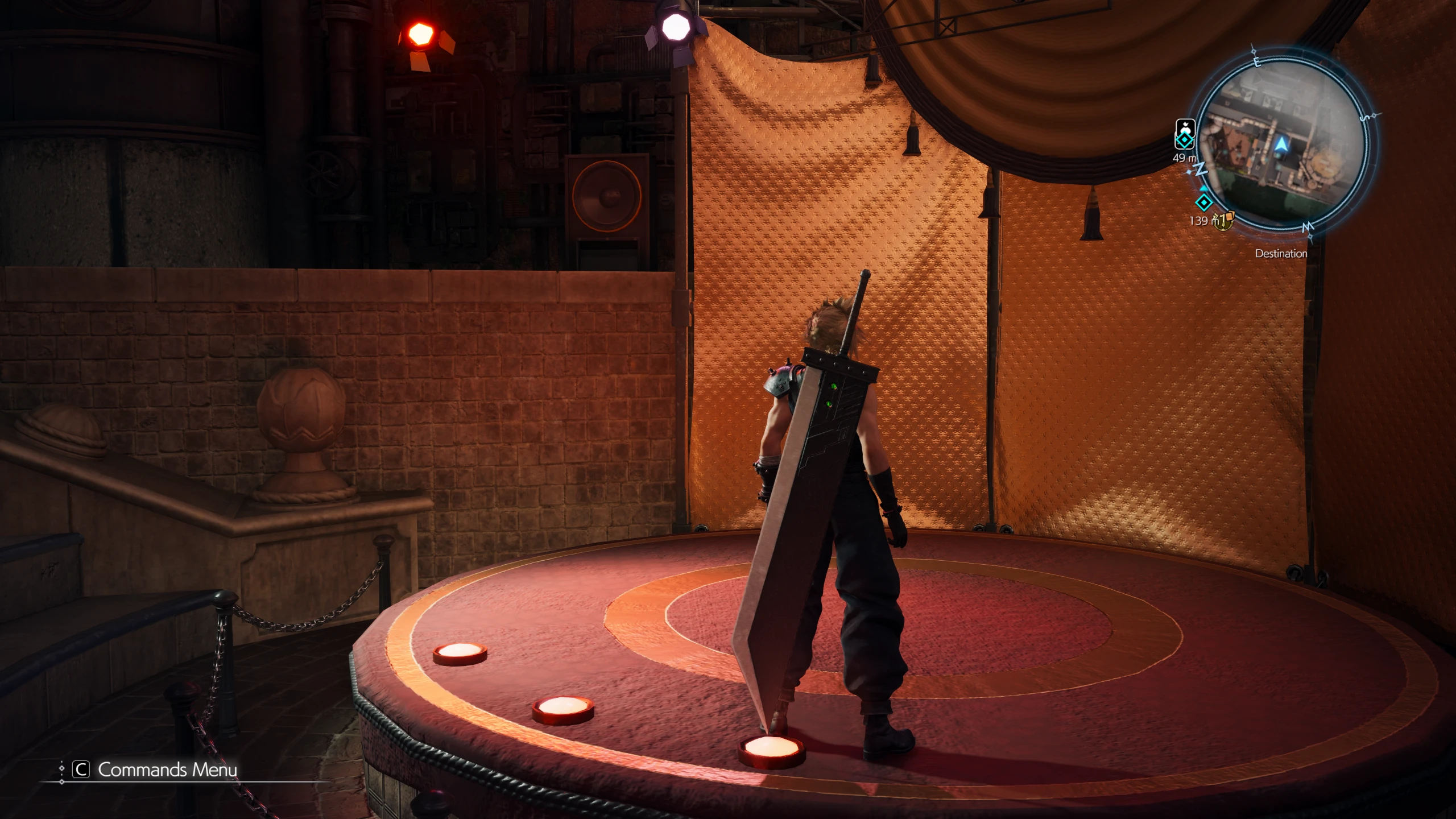Select the white figure marker showing 49 m
This screenshot has height=819, width=1456.
[1185, 134]
